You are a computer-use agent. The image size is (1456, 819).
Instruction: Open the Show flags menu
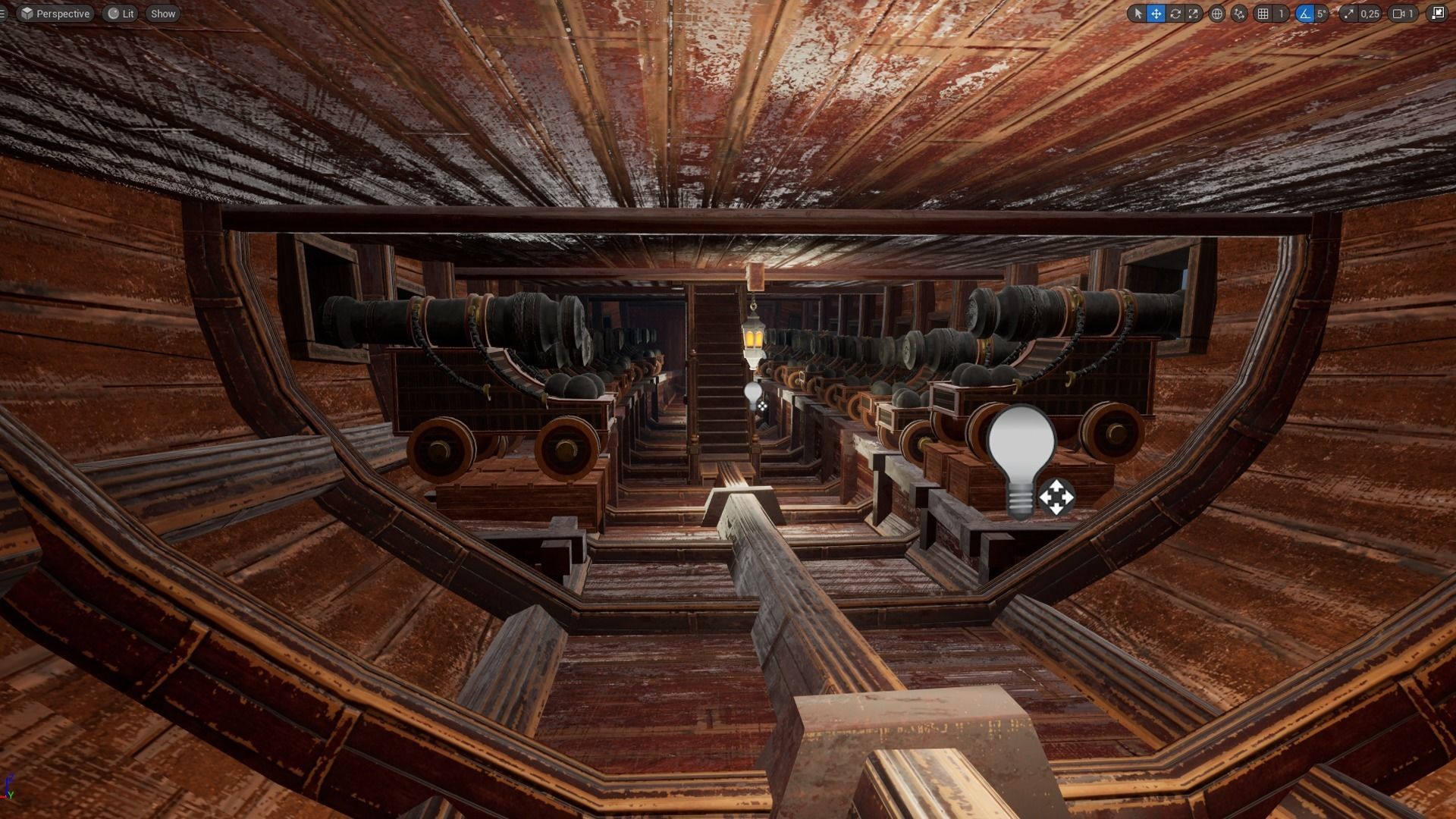pyautogui.click(x=163, y=14)
